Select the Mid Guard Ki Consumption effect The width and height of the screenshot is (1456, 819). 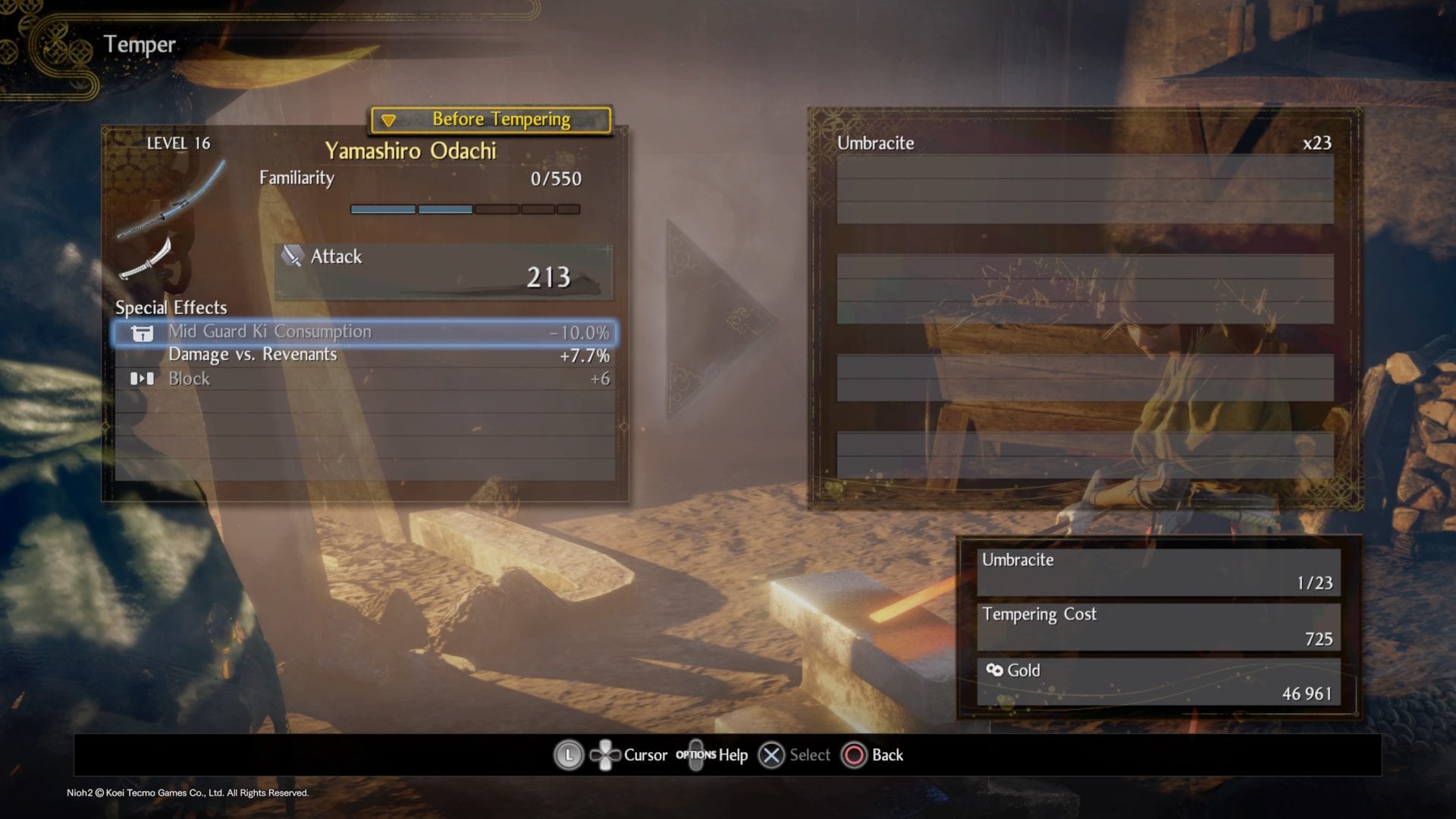364,332
